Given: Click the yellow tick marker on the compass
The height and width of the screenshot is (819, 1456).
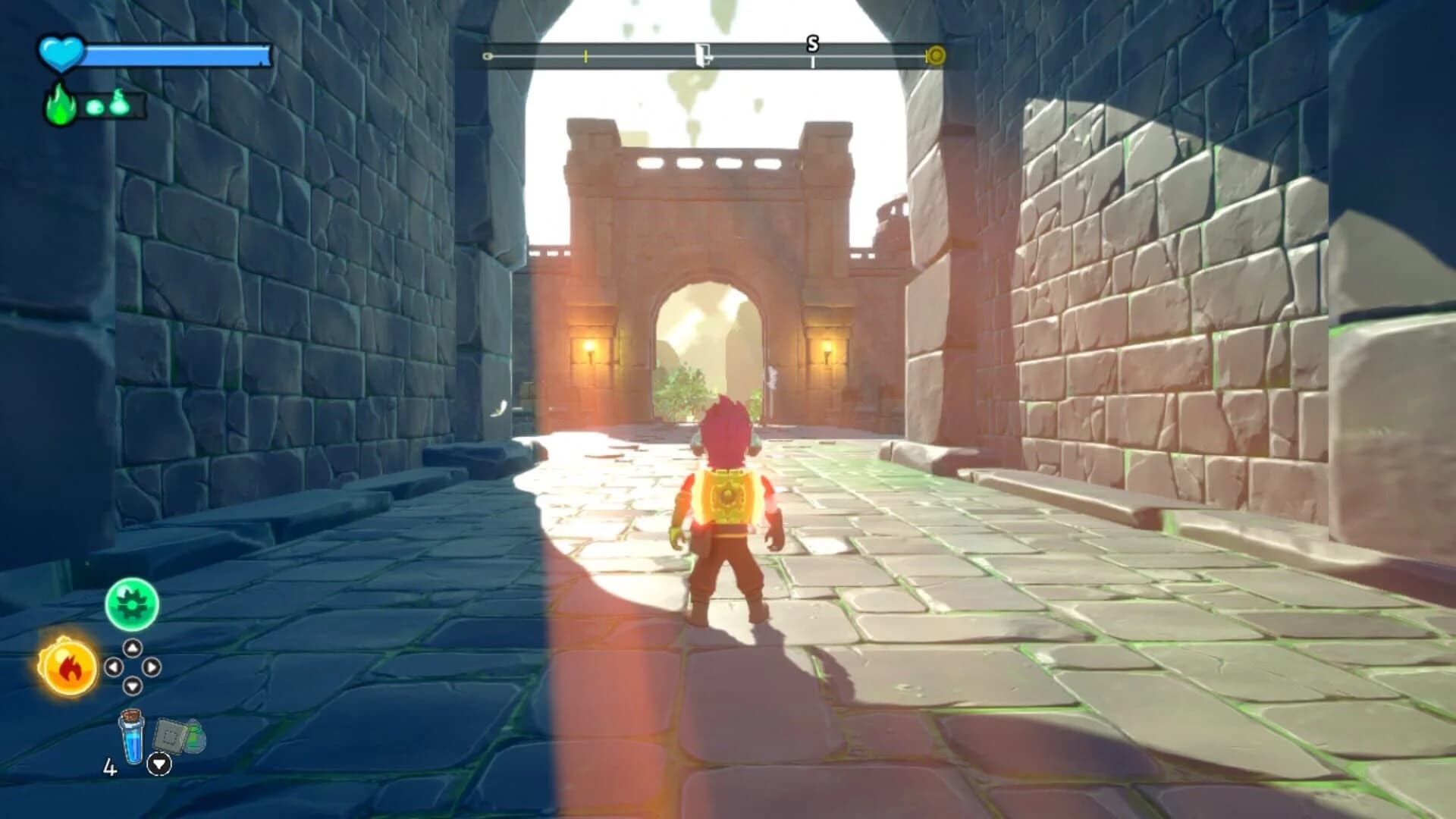Looking at the screenshot, I should click(585, 55).
